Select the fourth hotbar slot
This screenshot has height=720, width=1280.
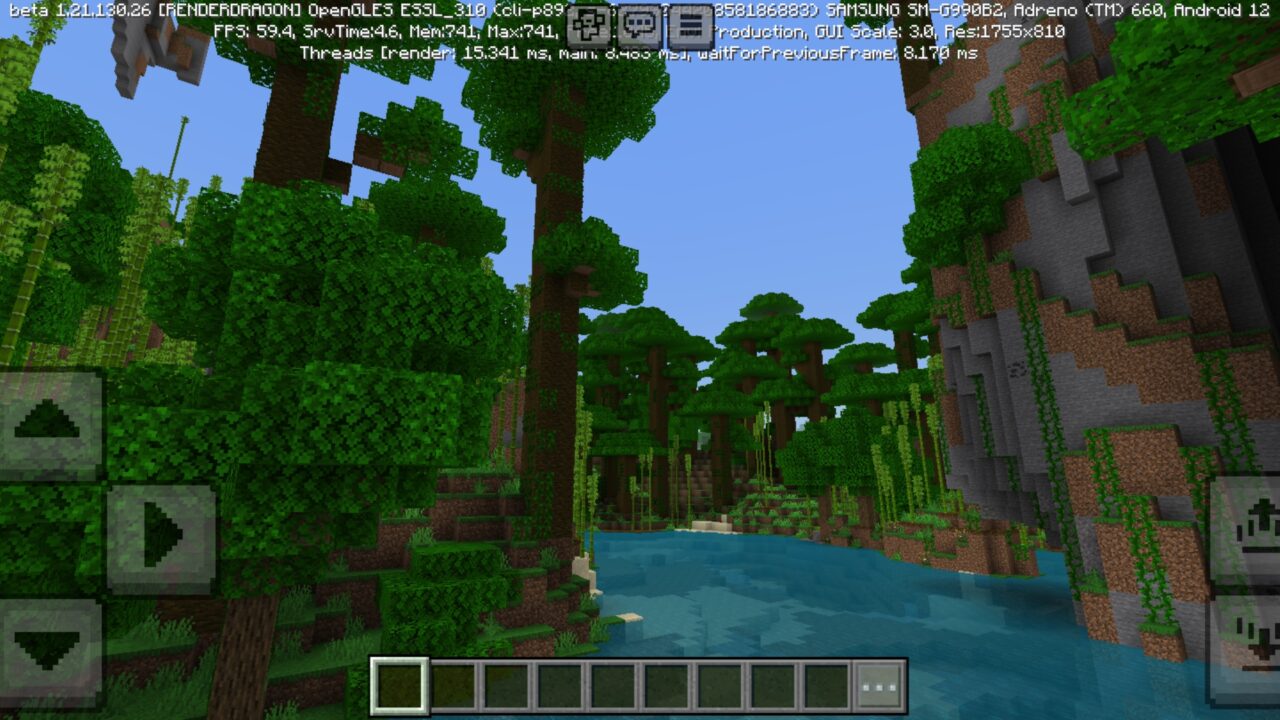tap(559, 685)
